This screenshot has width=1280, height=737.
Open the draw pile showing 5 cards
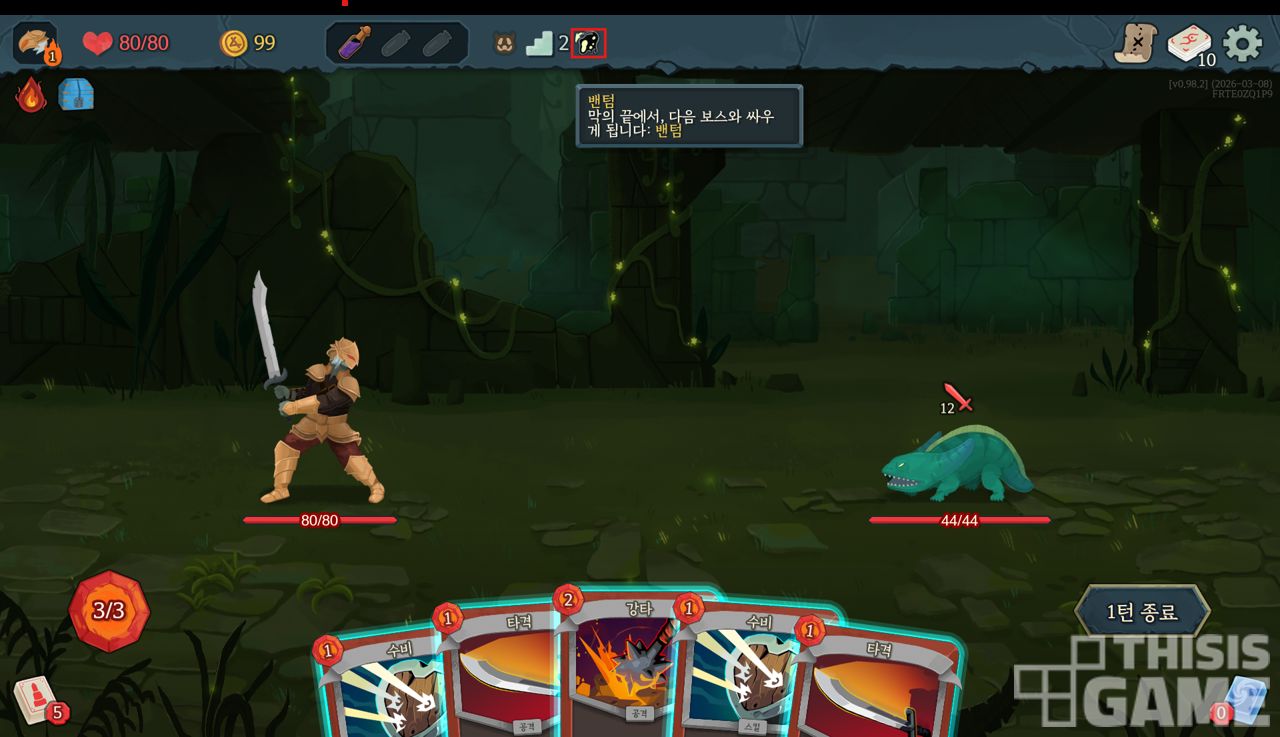pos(37,699)
